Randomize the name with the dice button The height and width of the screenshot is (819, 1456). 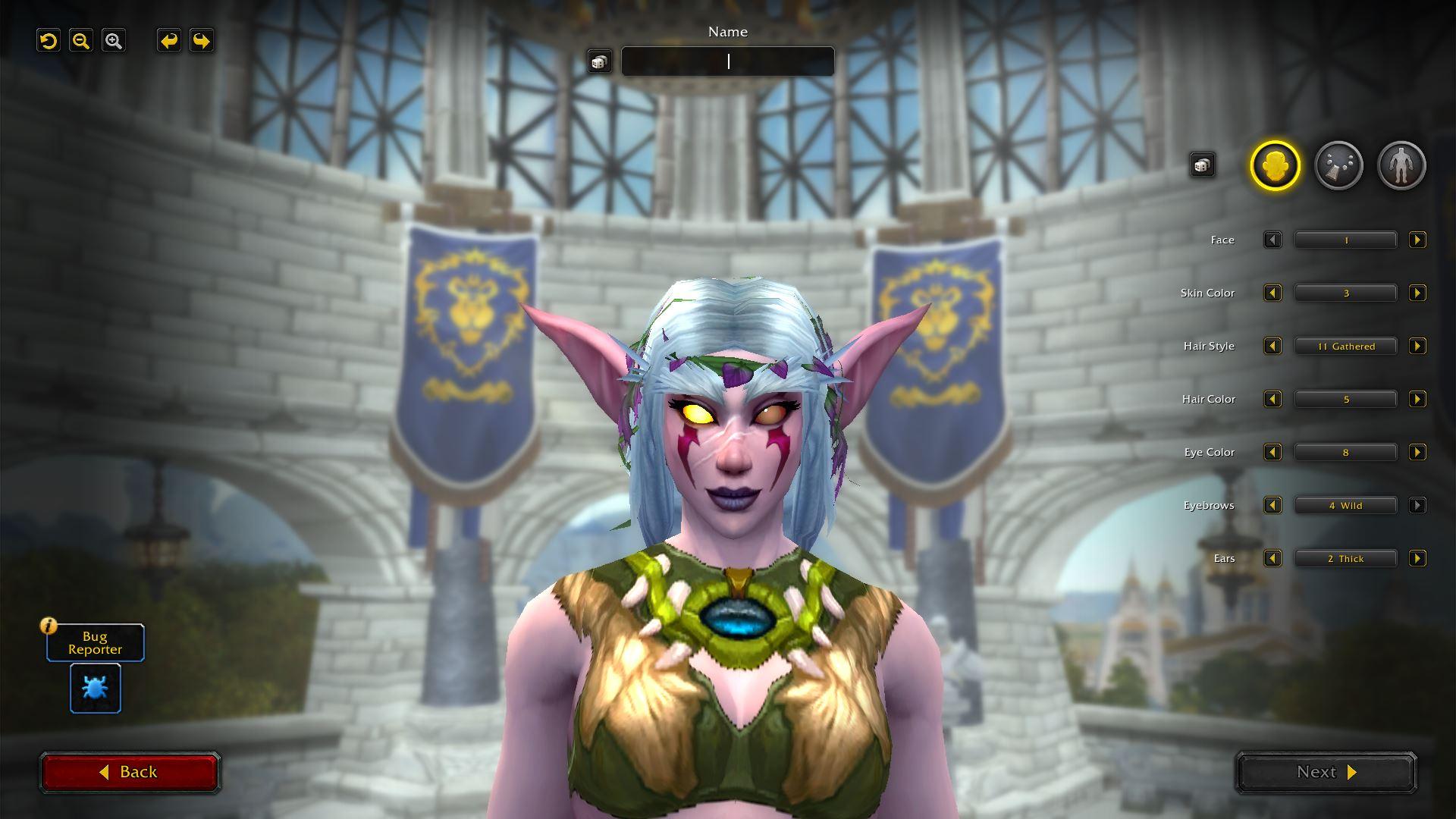tap(599, 62)
